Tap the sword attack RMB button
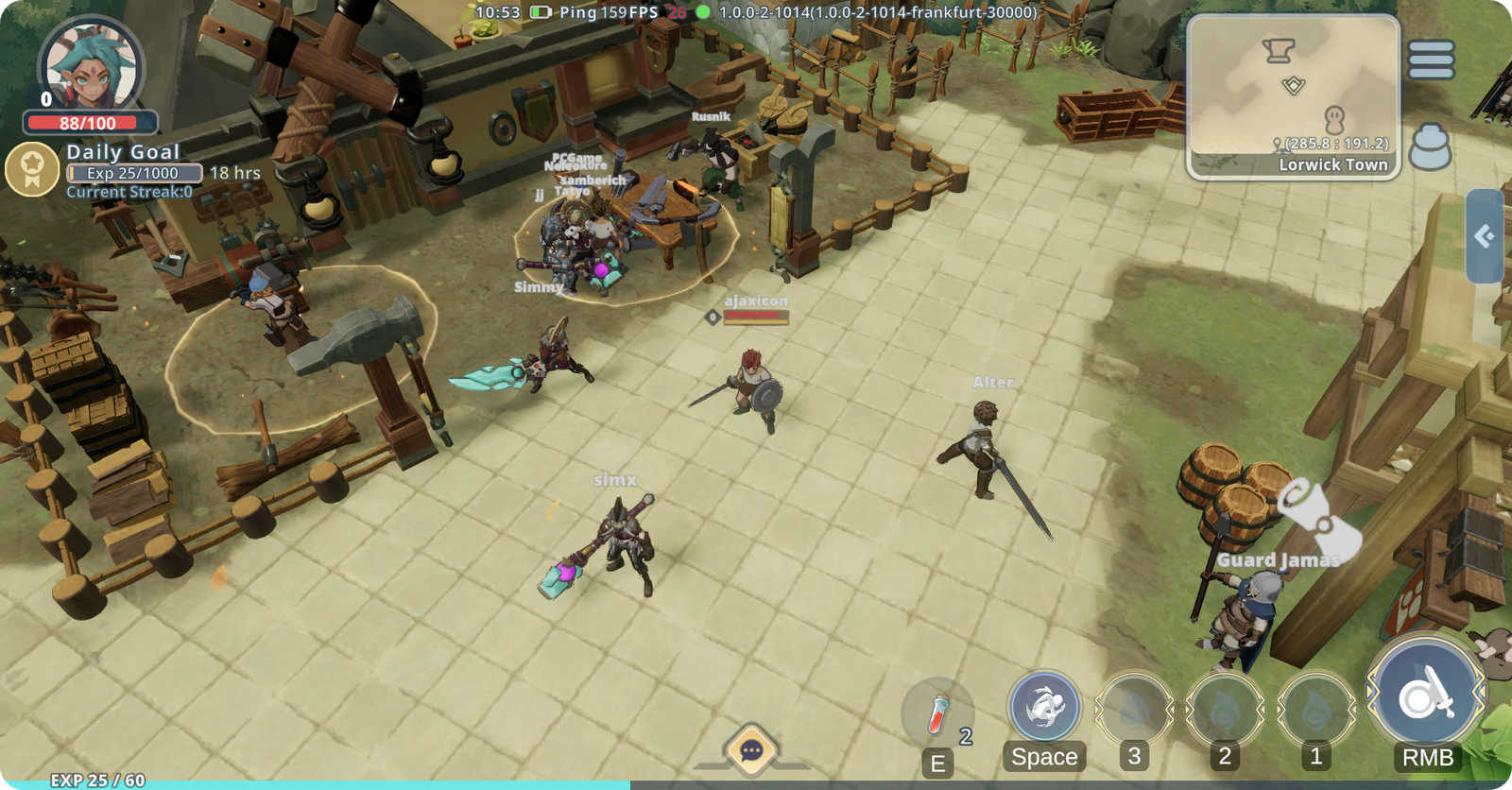Viewport: 1512px width, 790px height. [1426, 697]
